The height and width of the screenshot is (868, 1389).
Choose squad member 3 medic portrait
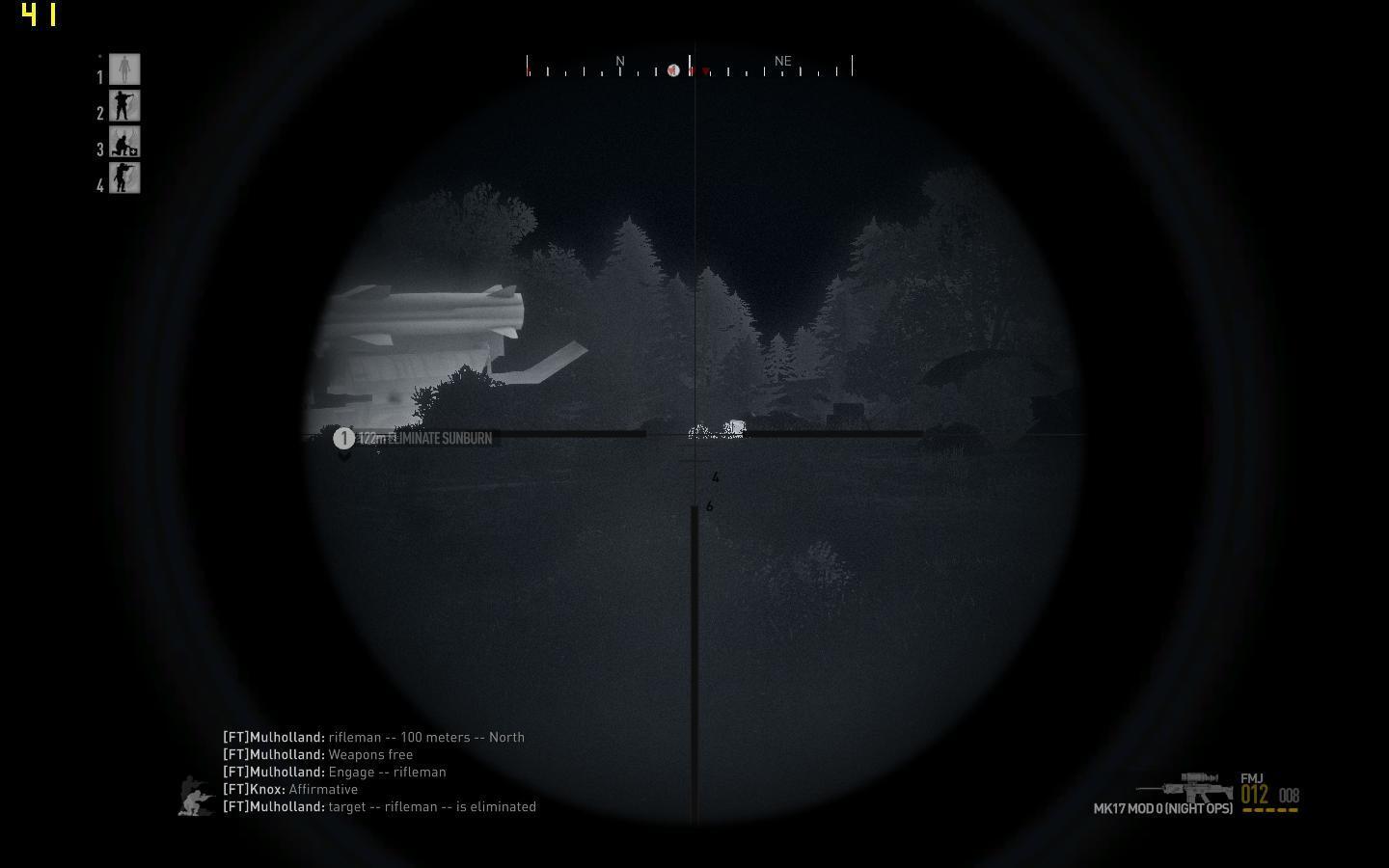click(124, 142)
